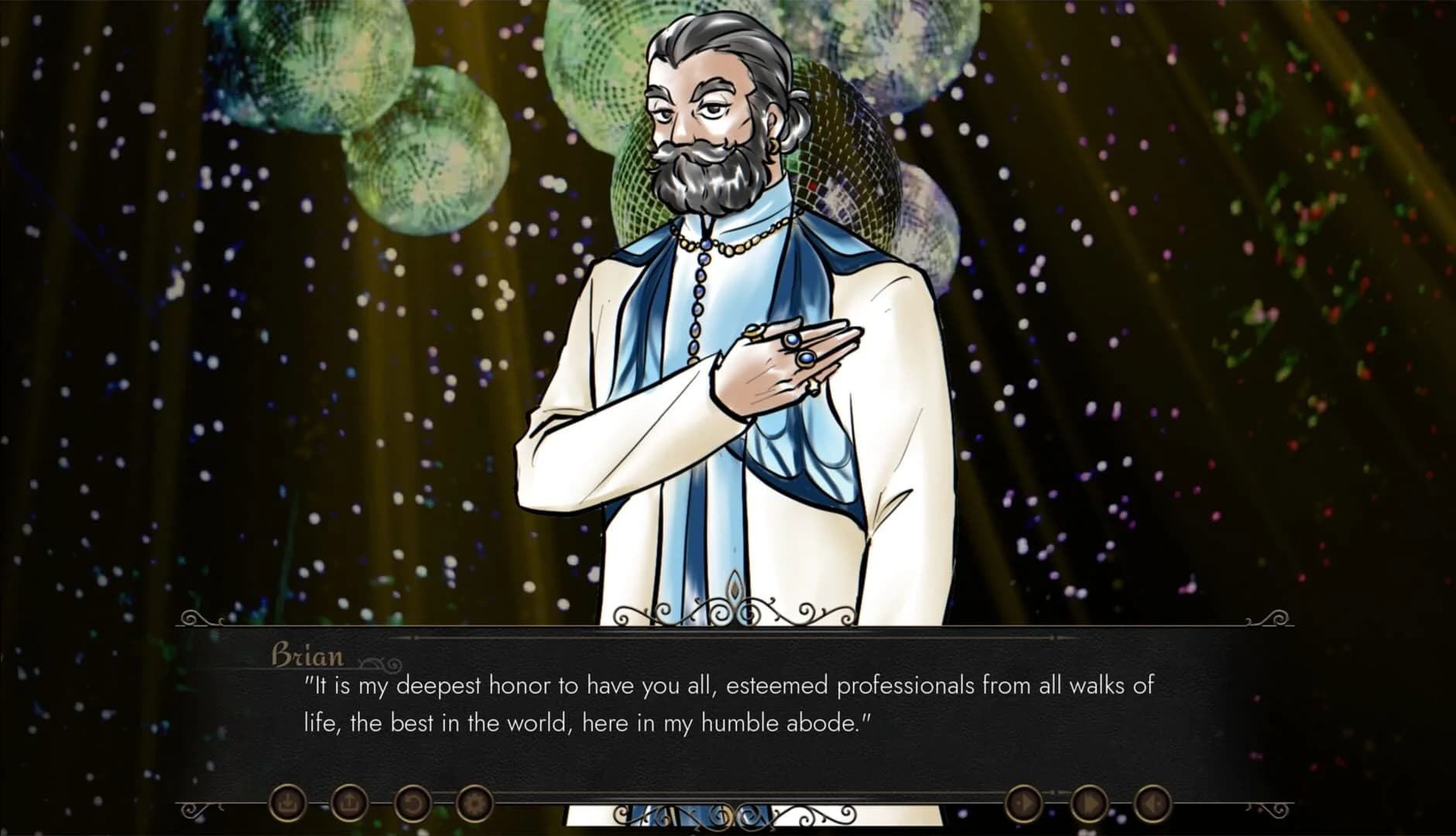Click the circular upload-save icon
Image resolution: width=1456 pixels, height=836 pixels.
click(350, 803)
